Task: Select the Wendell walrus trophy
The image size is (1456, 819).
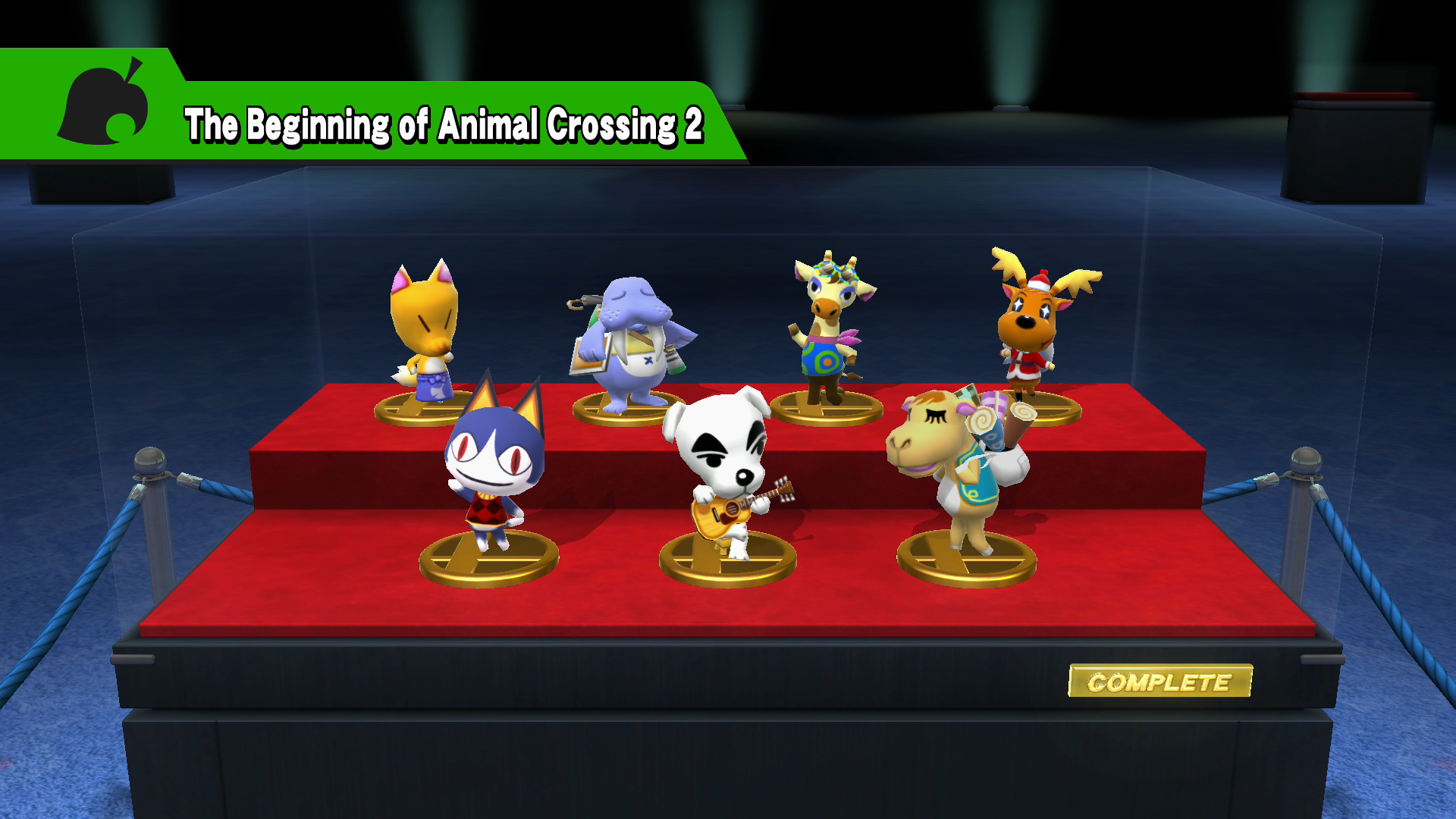Action: click(629, 341)
